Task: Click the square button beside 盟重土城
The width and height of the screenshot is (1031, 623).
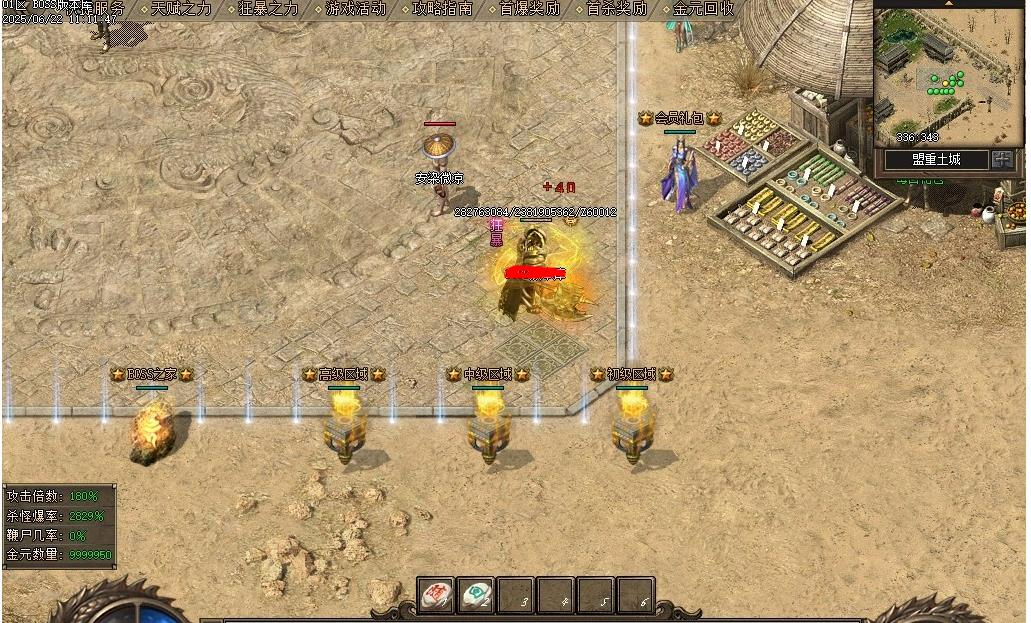Action: 1003,159
